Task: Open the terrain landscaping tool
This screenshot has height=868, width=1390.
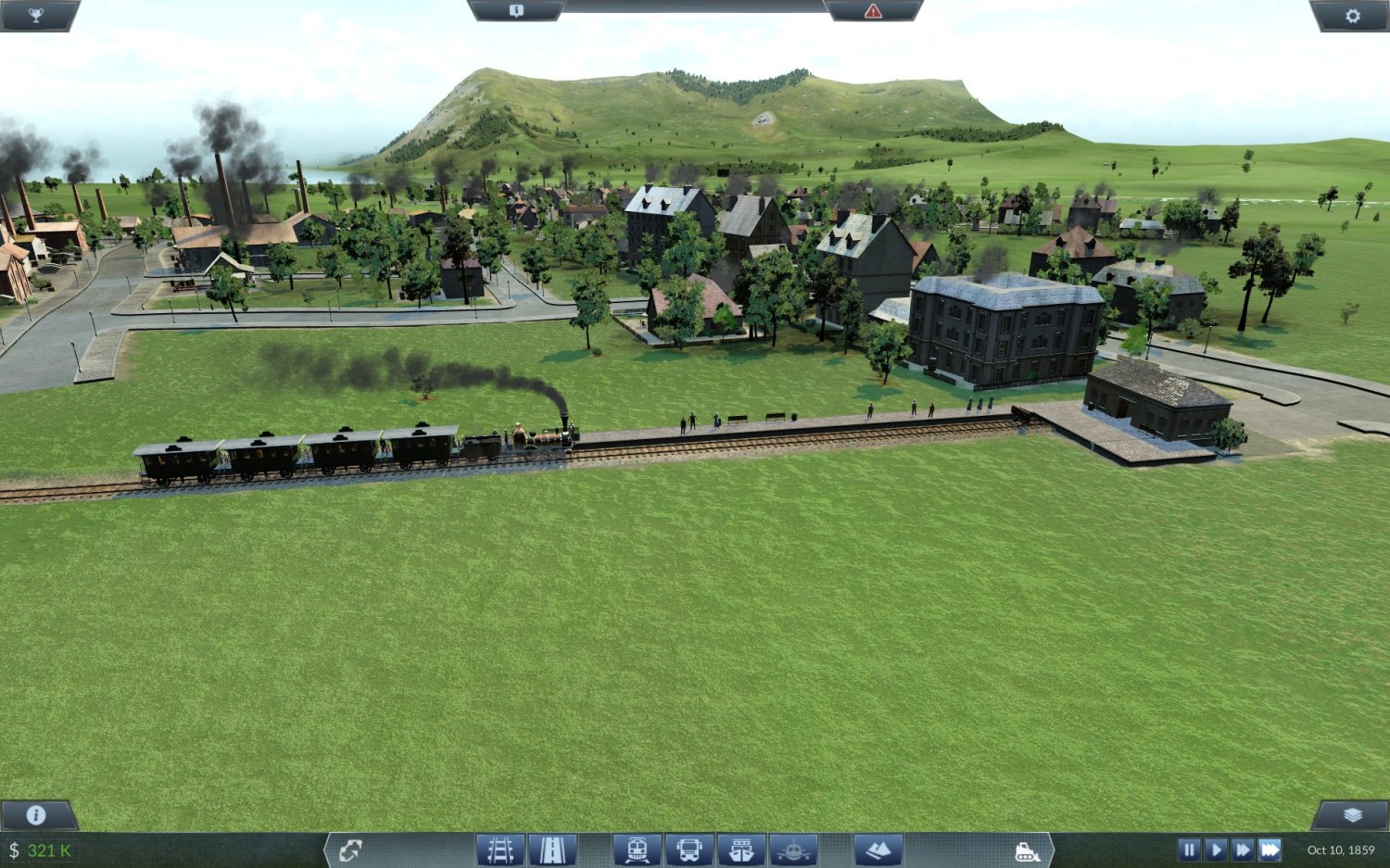Action: coord(878,849)
